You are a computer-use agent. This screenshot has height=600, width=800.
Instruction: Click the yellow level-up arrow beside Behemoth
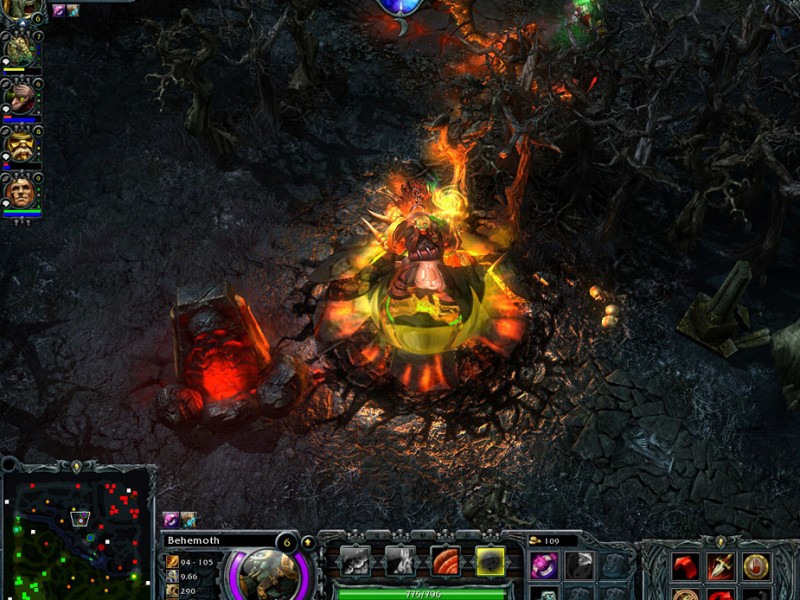[308, 542]
